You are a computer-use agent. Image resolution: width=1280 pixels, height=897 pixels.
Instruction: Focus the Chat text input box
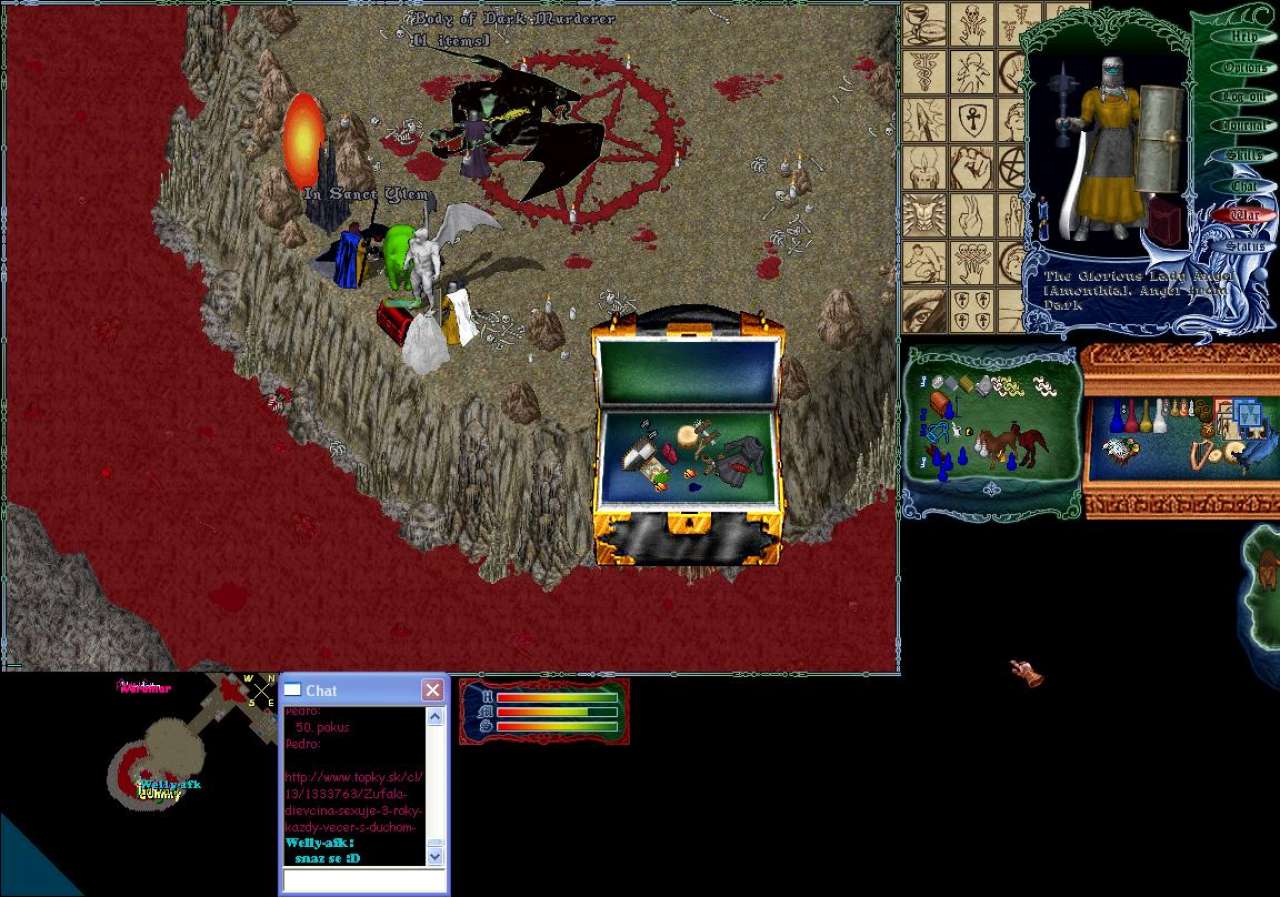tap(363, 880)
